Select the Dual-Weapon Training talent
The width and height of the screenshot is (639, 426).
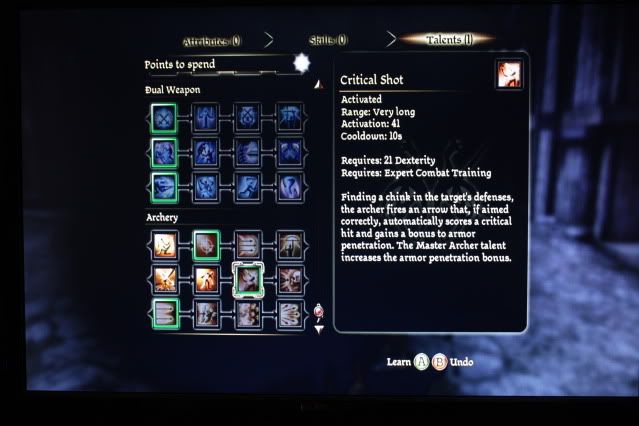click(x=163, y=115)
